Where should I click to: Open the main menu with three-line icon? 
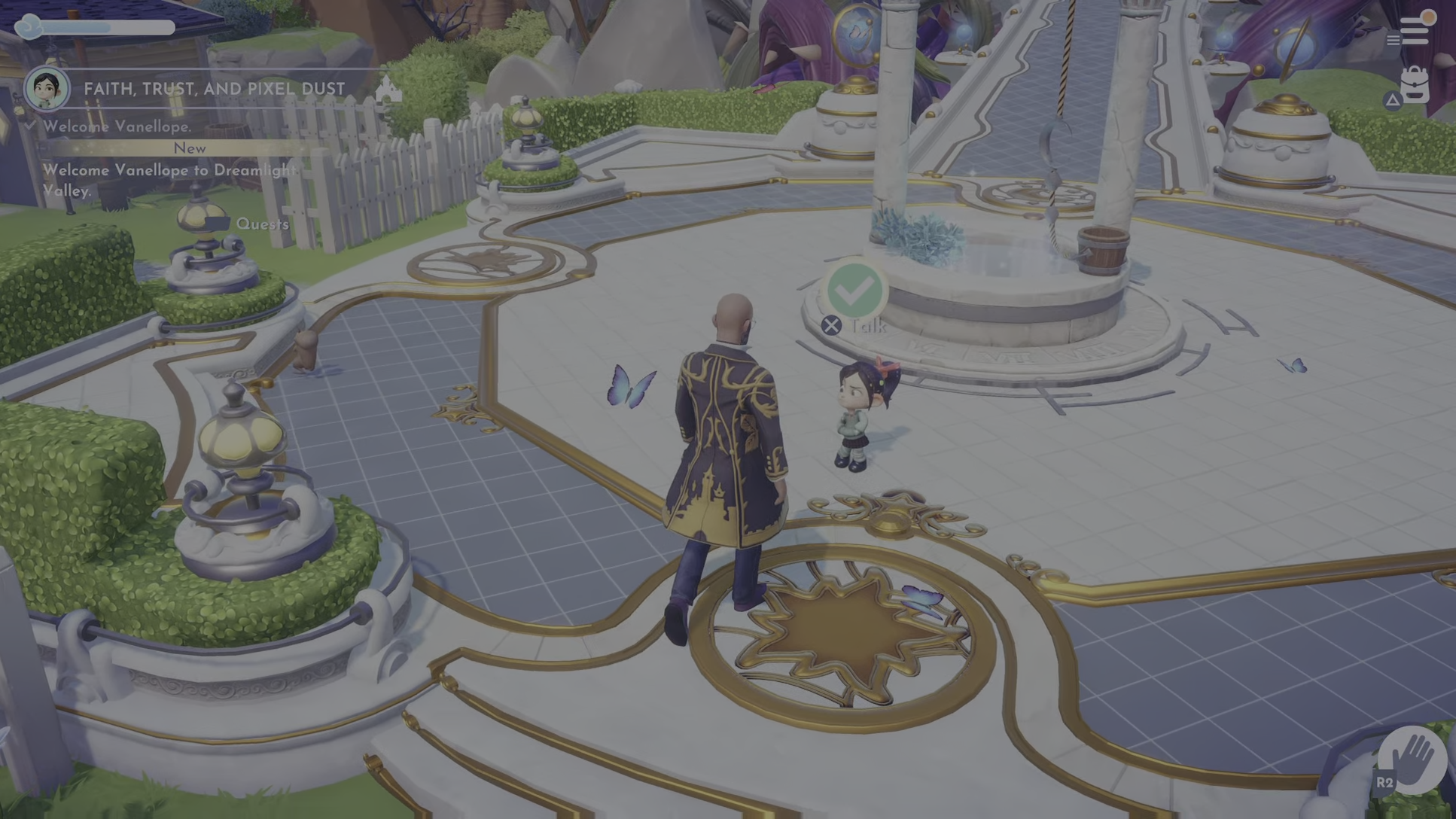(1414, 30)
